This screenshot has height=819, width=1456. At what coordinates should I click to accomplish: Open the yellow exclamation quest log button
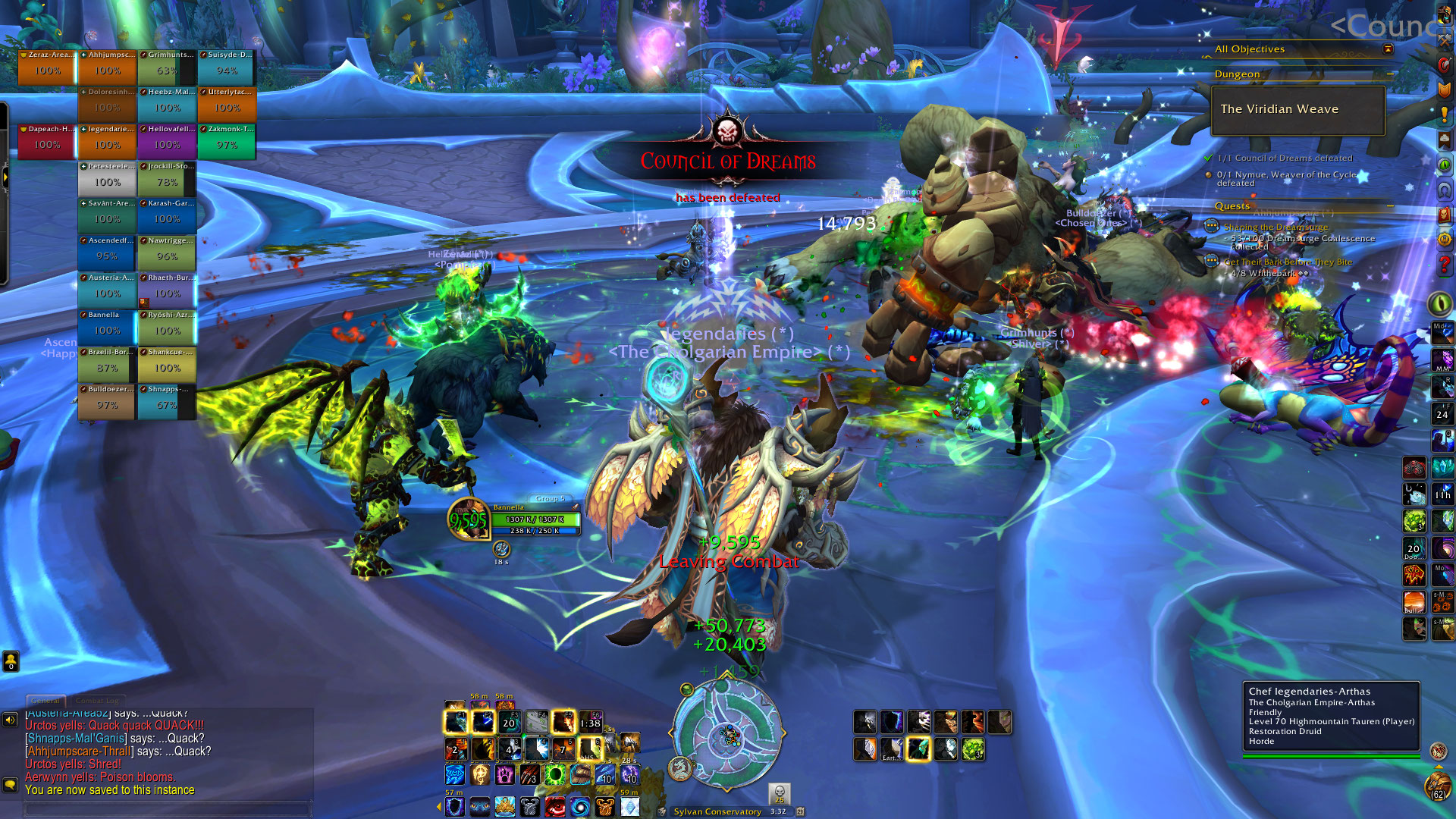[1444, 115]
